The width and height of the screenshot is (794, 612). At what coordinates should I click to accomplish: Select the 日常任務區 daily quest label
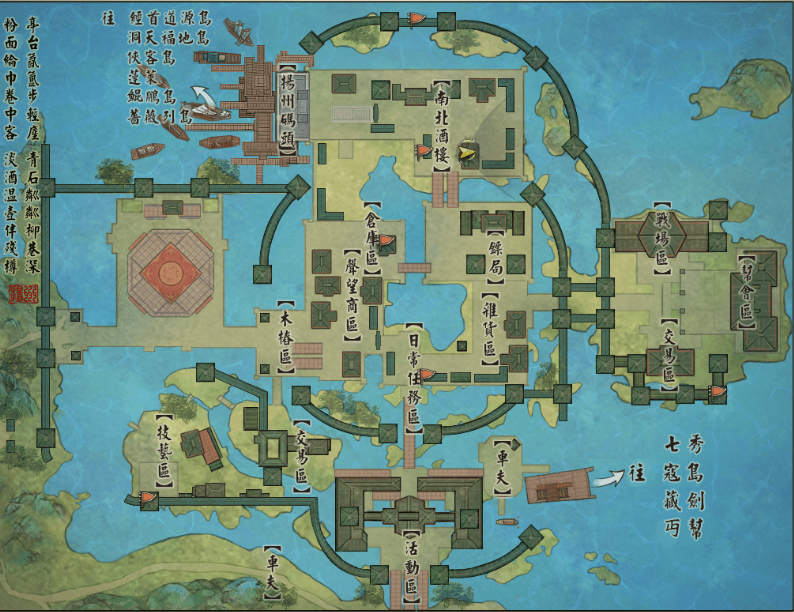pos(413,380)
